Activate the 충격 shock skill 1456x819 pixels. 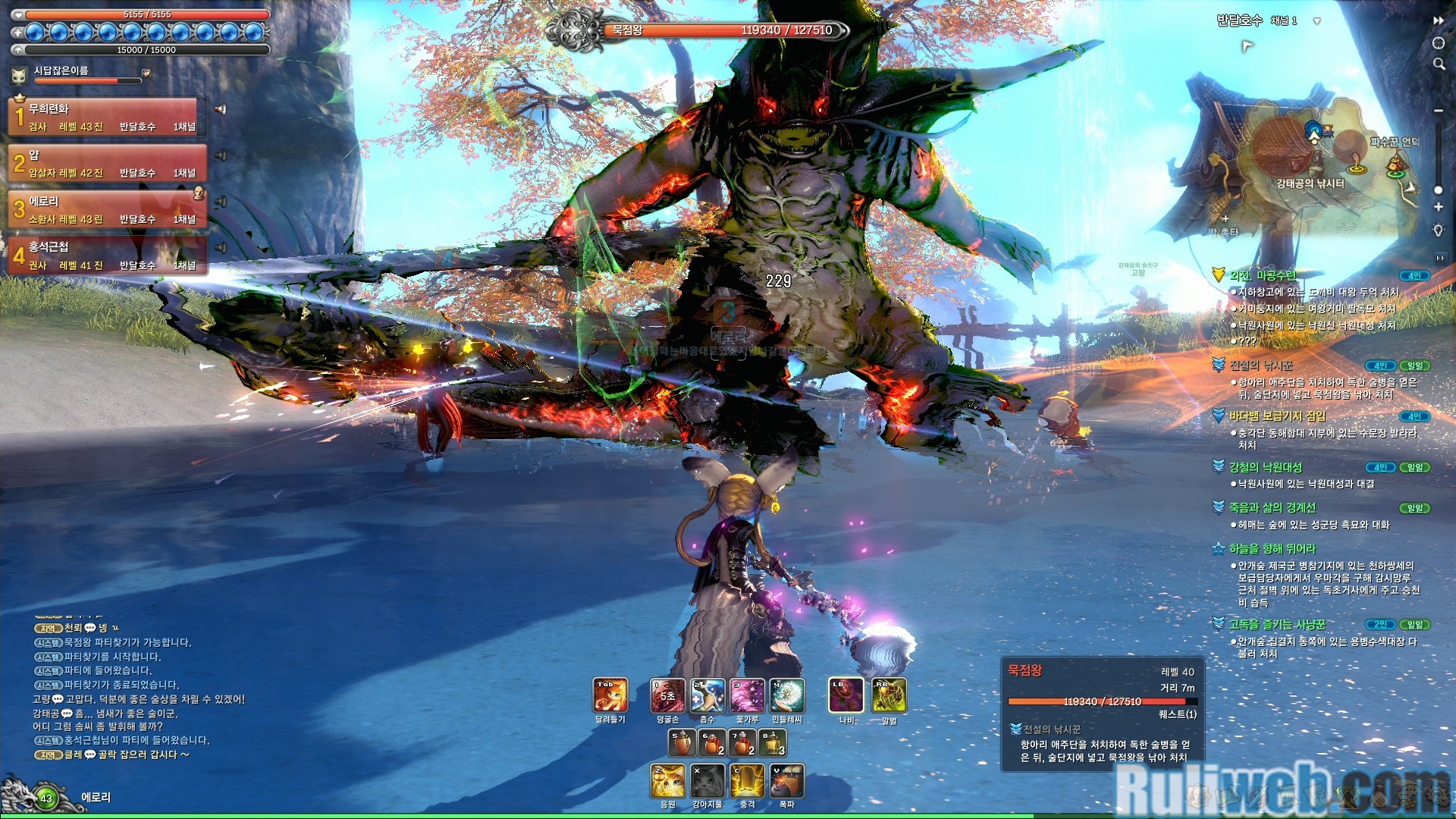pyautogui.click(x=748, y=781)
